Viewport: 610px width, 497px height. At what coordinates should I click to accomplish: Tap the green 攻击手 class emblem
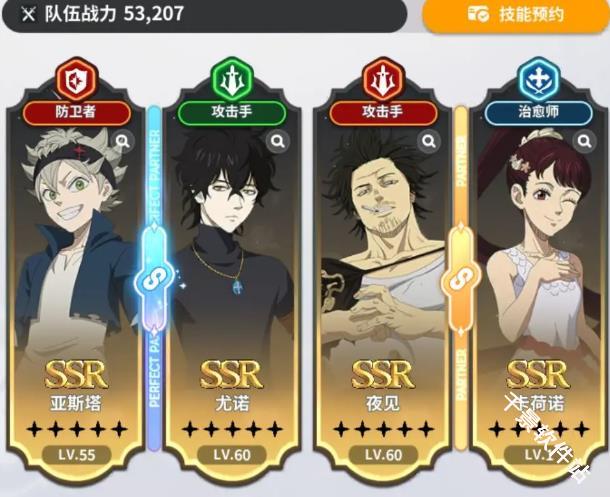pos(231,78)
